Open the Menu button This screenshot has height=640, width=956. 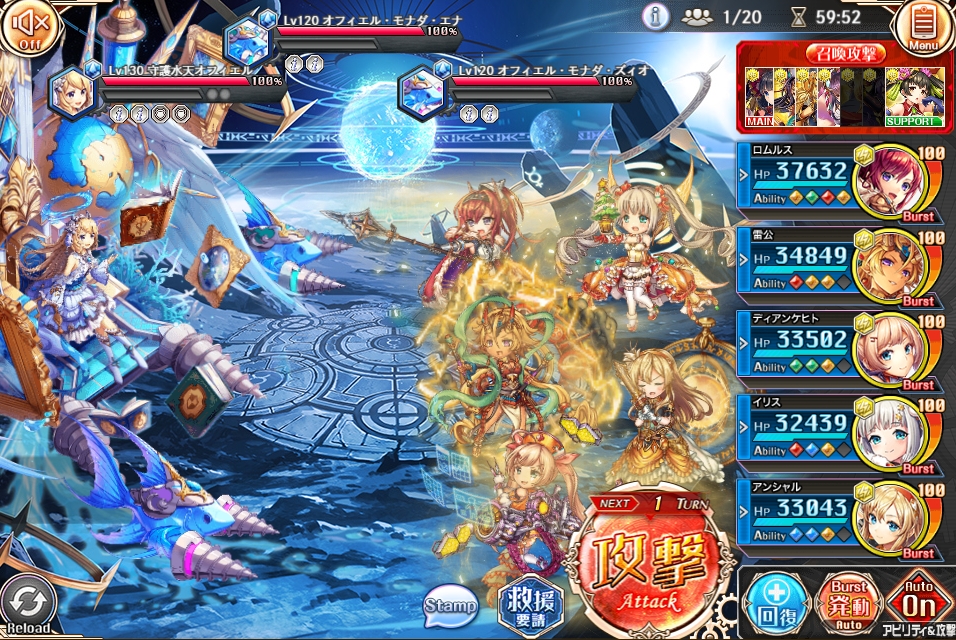click(x=925, y=27)
